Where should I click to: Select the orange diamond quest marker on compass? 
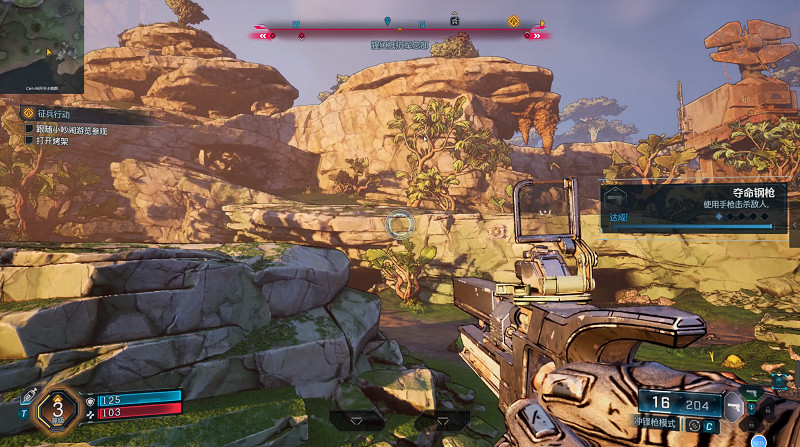pyautogui.click(x=514, y=20)
